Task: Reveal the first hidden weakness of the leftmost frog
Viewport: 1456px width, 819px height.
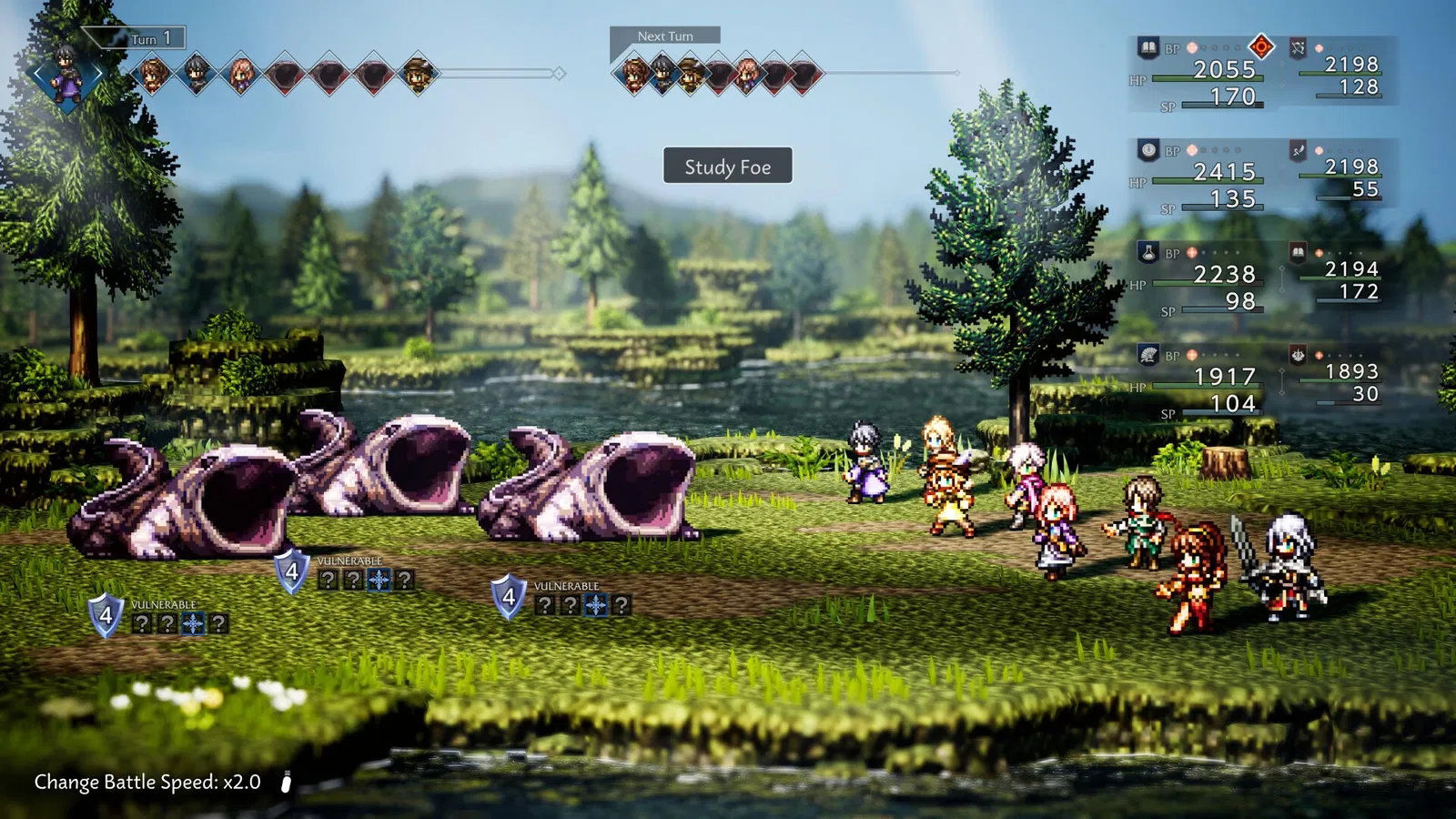Action: 143,624
